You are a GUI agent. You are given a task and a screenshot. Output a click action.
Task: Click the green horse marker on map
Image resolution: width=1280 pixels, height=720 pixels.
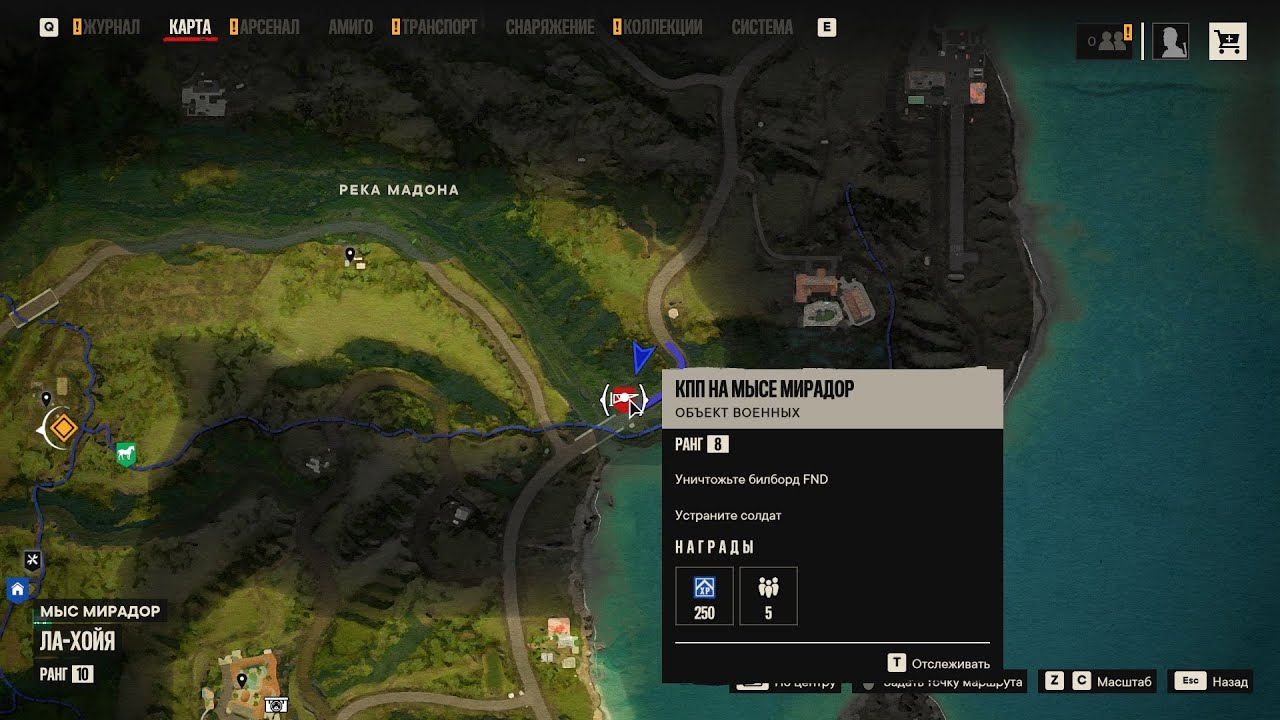(x=125, y=455)
